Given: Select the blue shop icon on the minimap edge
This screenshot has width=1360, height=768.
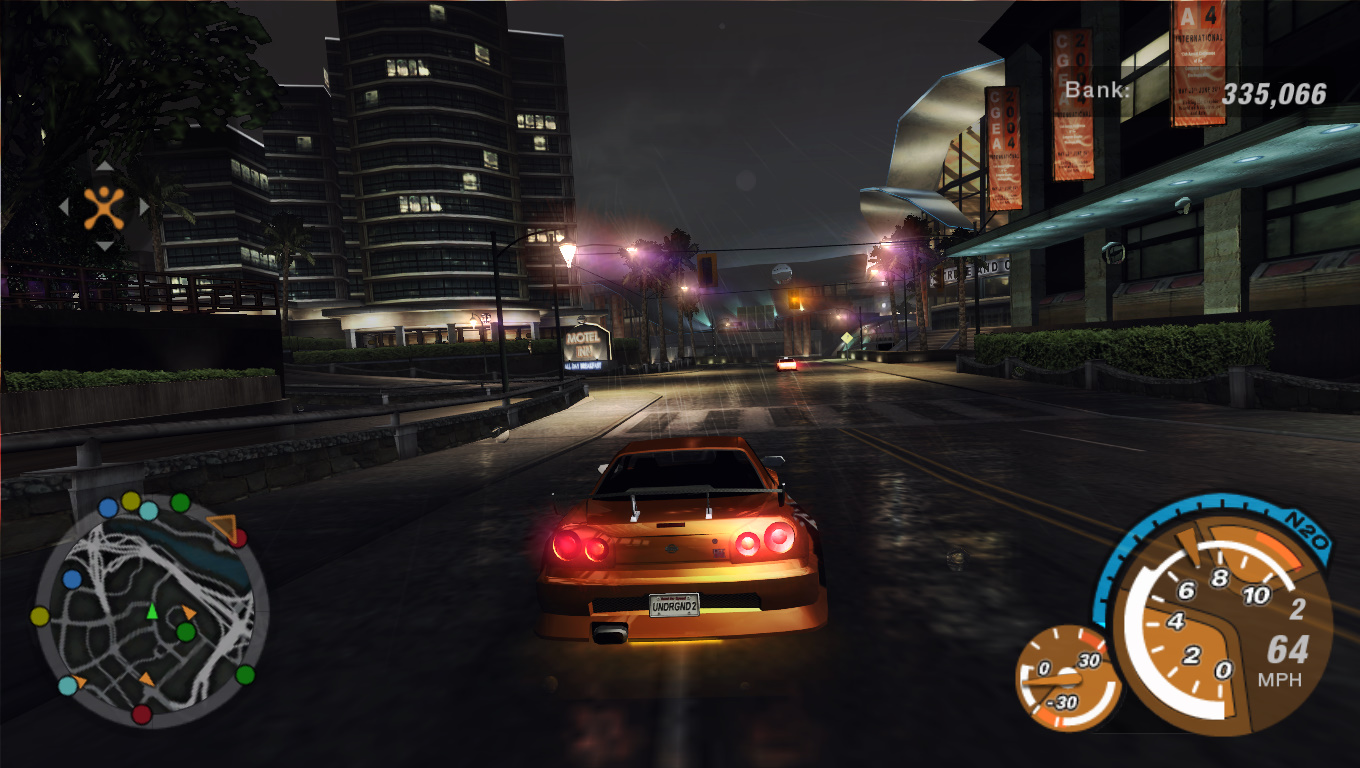Looking at the screenshot, I should (x=108, y=509).
